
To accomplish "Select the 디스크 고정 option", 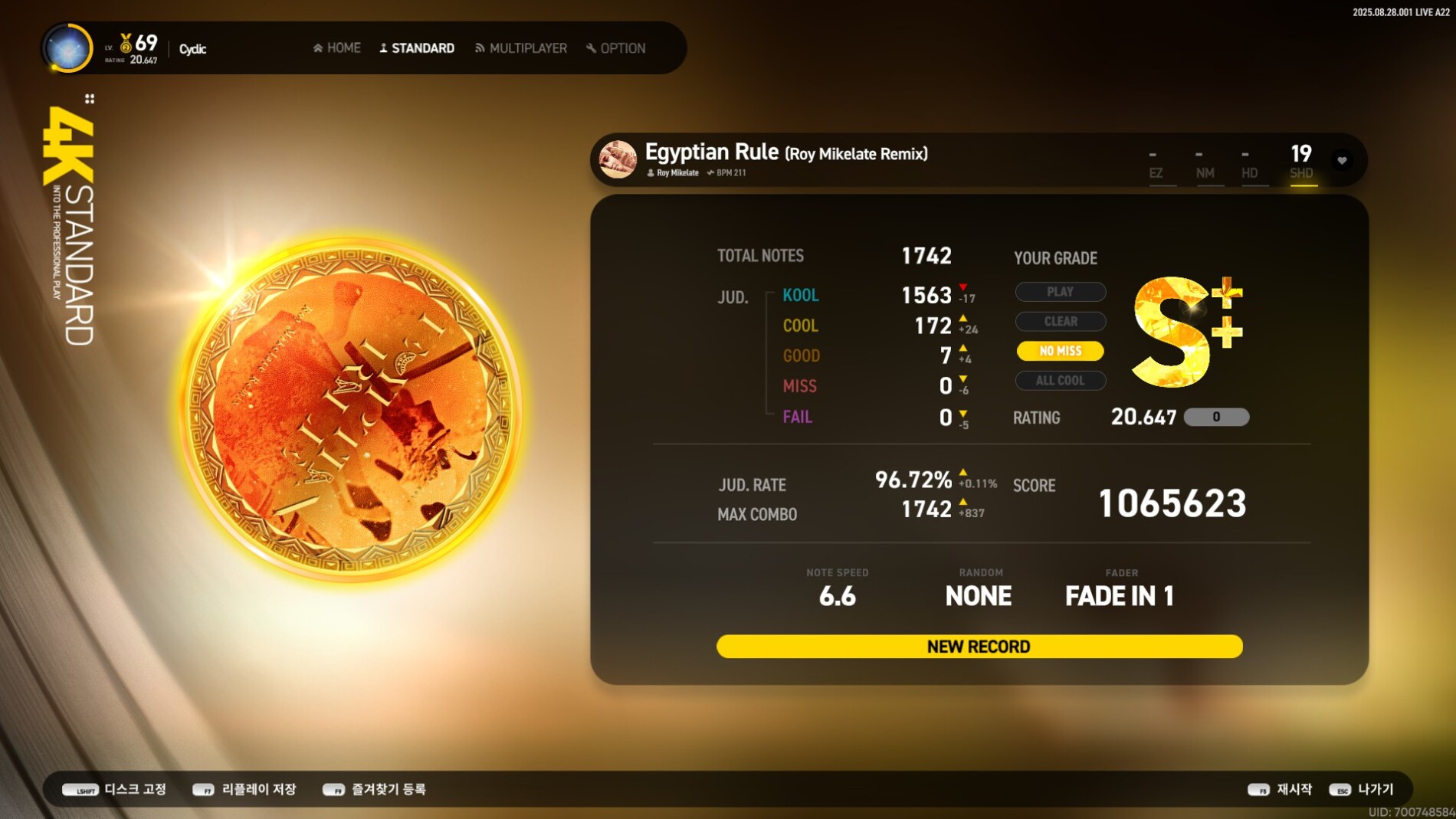I will pos(115,789).
